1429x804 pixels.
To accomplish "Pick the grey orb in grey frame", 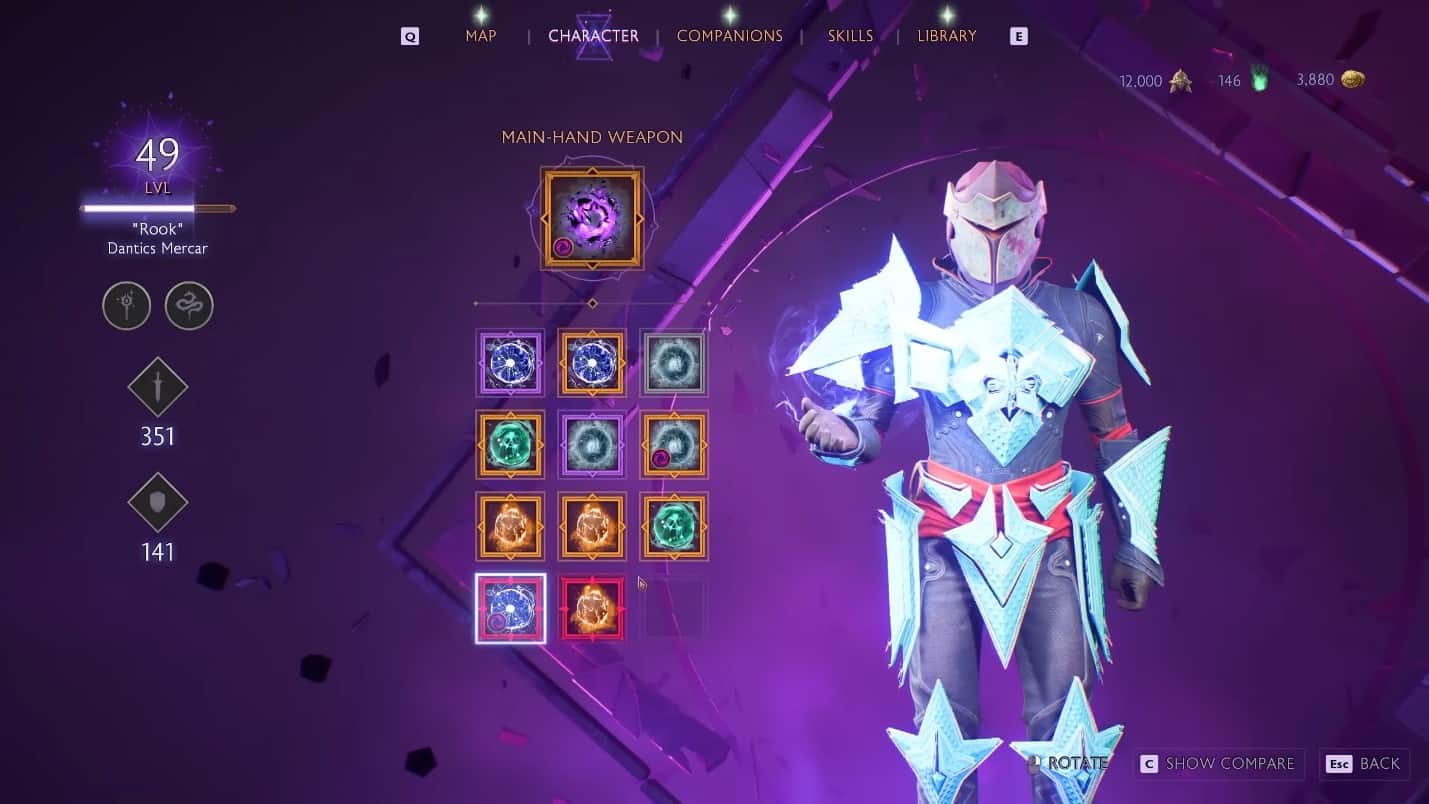I will pos(673,363).
